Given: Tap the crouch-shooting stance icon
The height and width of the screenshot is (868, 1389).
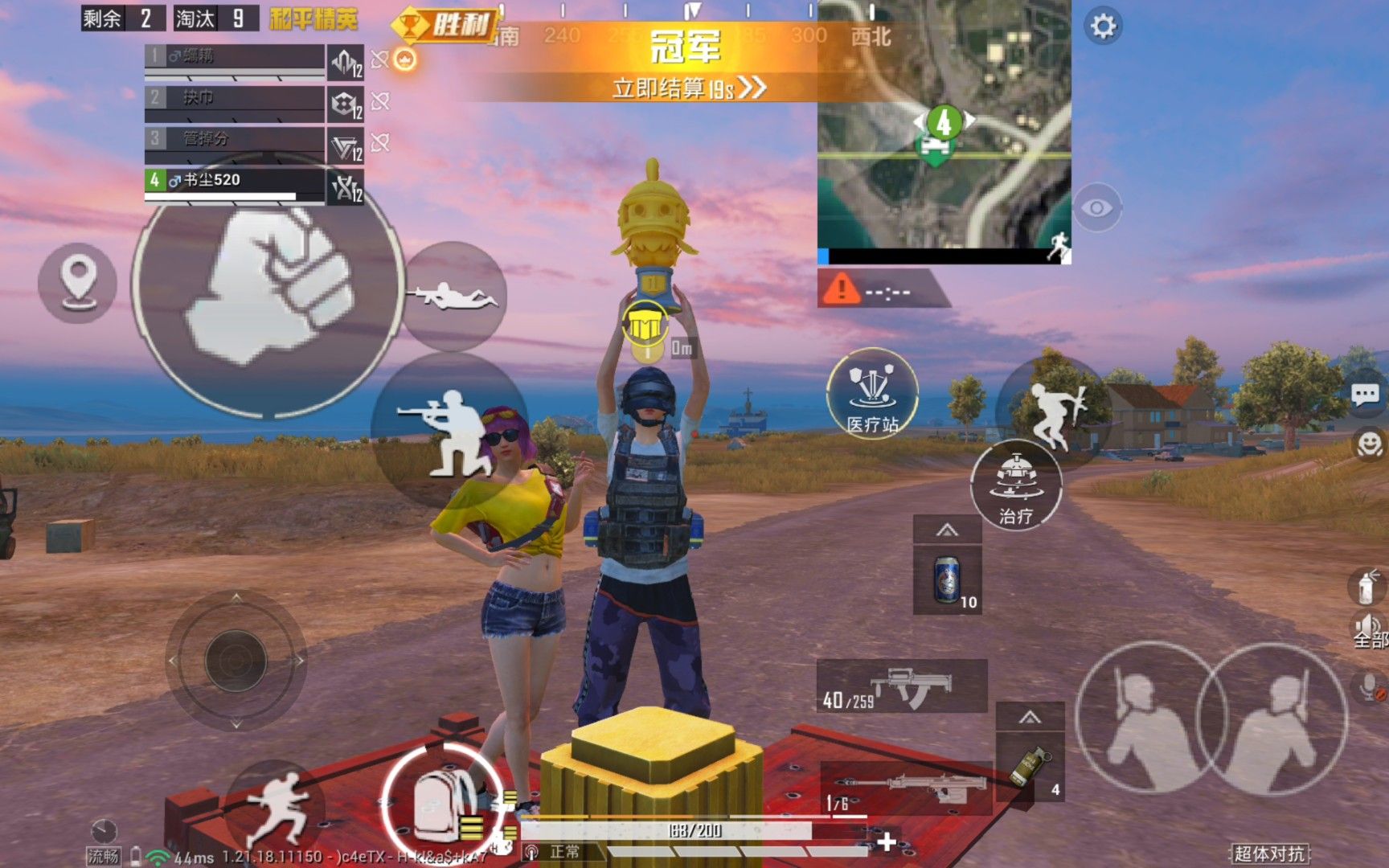Looking at the screenshot, I should point(443,434).
